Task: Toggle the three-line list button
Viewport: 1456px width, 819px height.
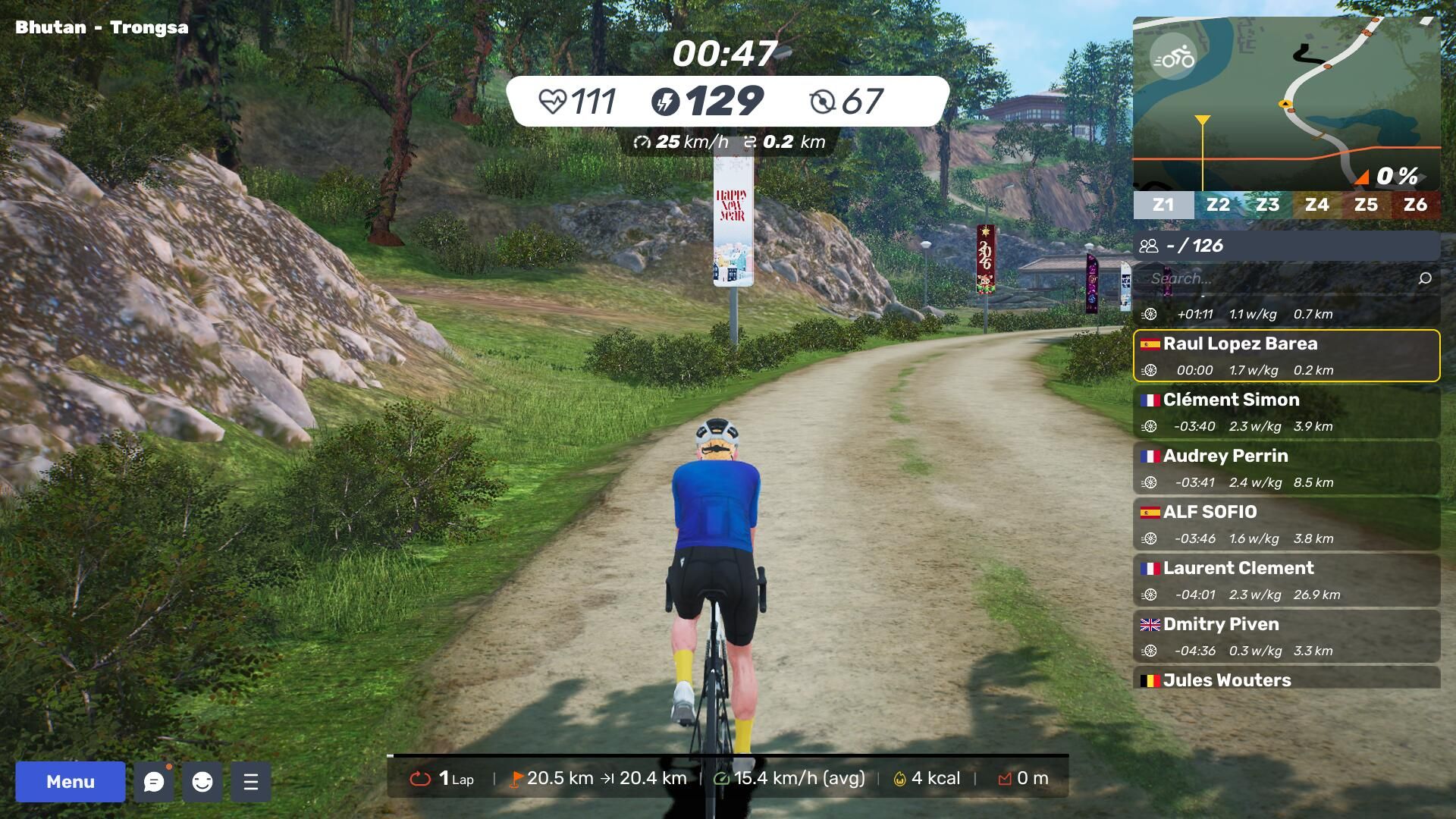Action: pyautogui.click(x=251, y=781)
